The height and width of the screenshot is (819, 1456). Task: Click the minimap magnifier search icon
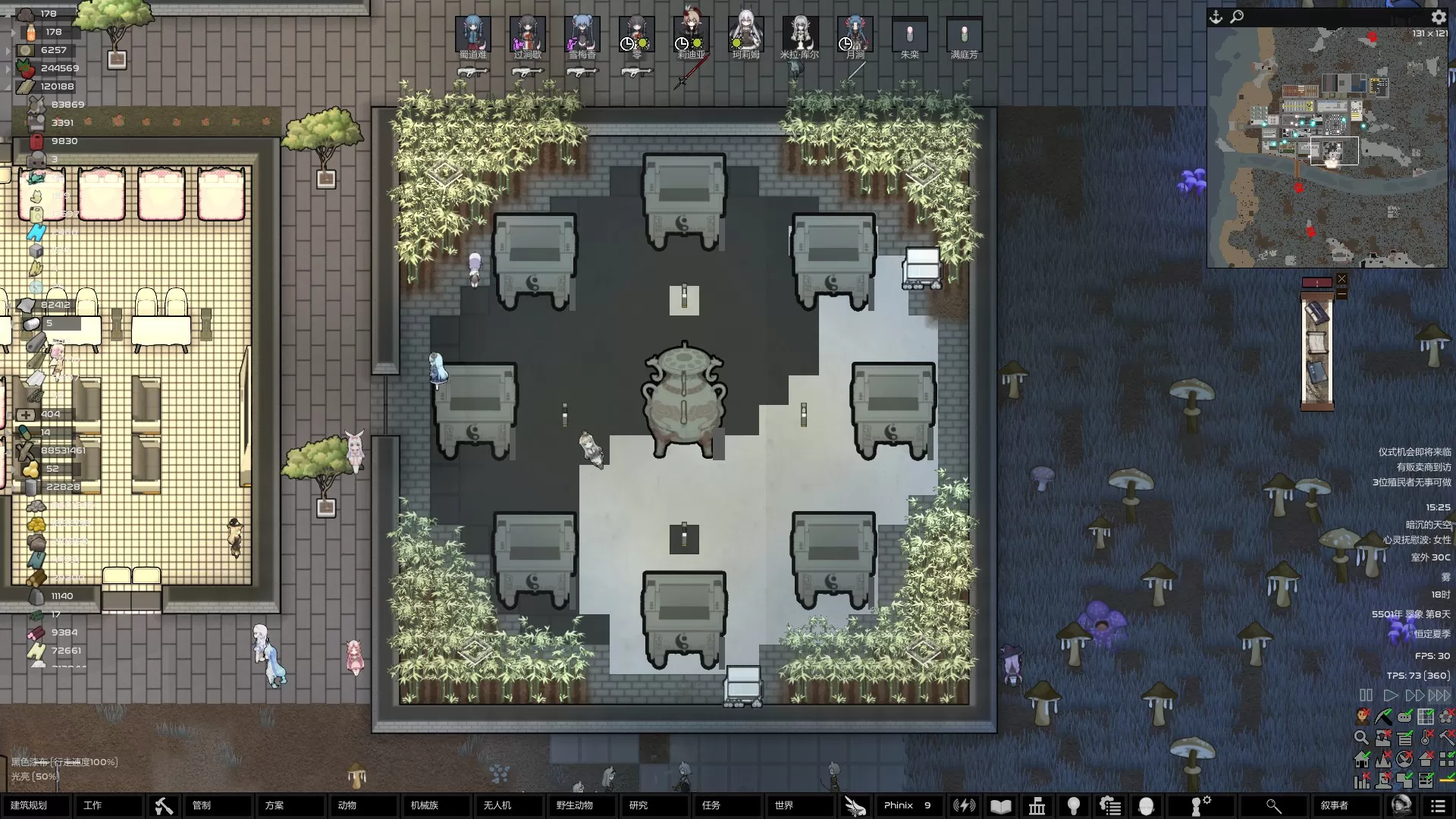(x=1237, y=17)
